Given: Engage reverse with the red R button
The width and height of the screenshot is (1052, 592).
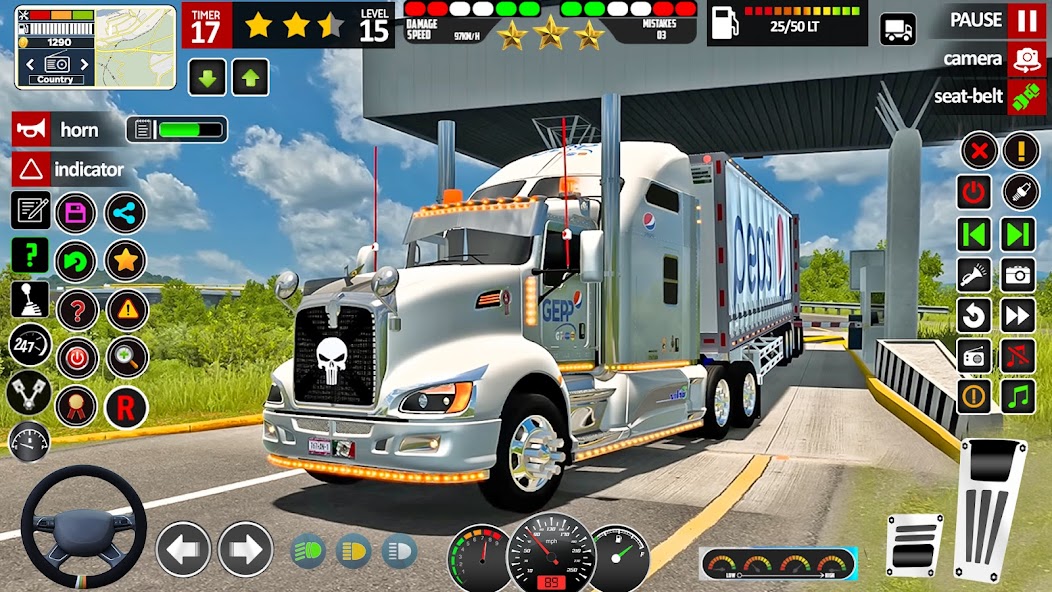Looking at the screenshot, I should 126,407.
